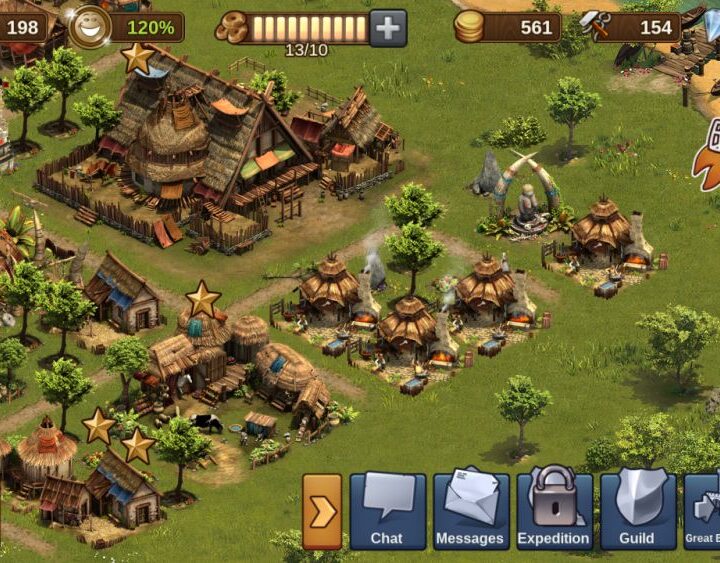Click the plus button beside the Forge Points bar

388,27
